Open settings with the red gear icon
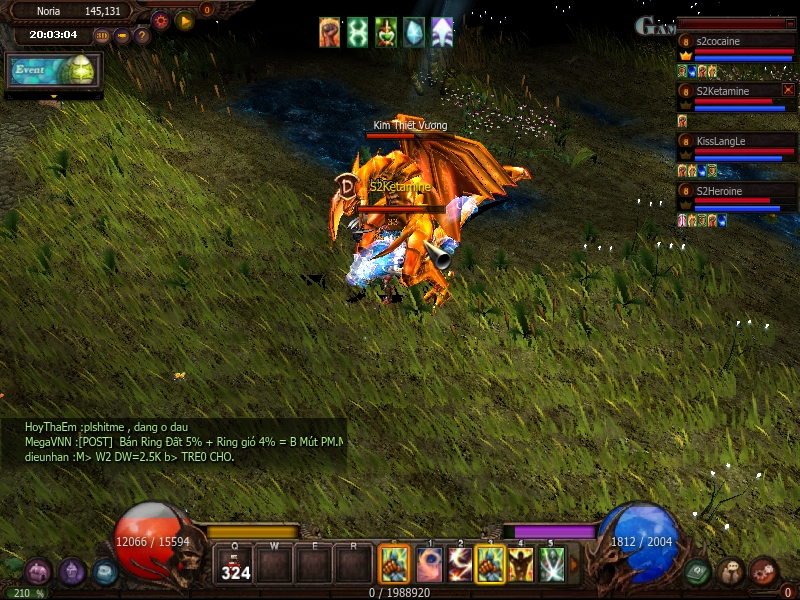 [160, 19]
